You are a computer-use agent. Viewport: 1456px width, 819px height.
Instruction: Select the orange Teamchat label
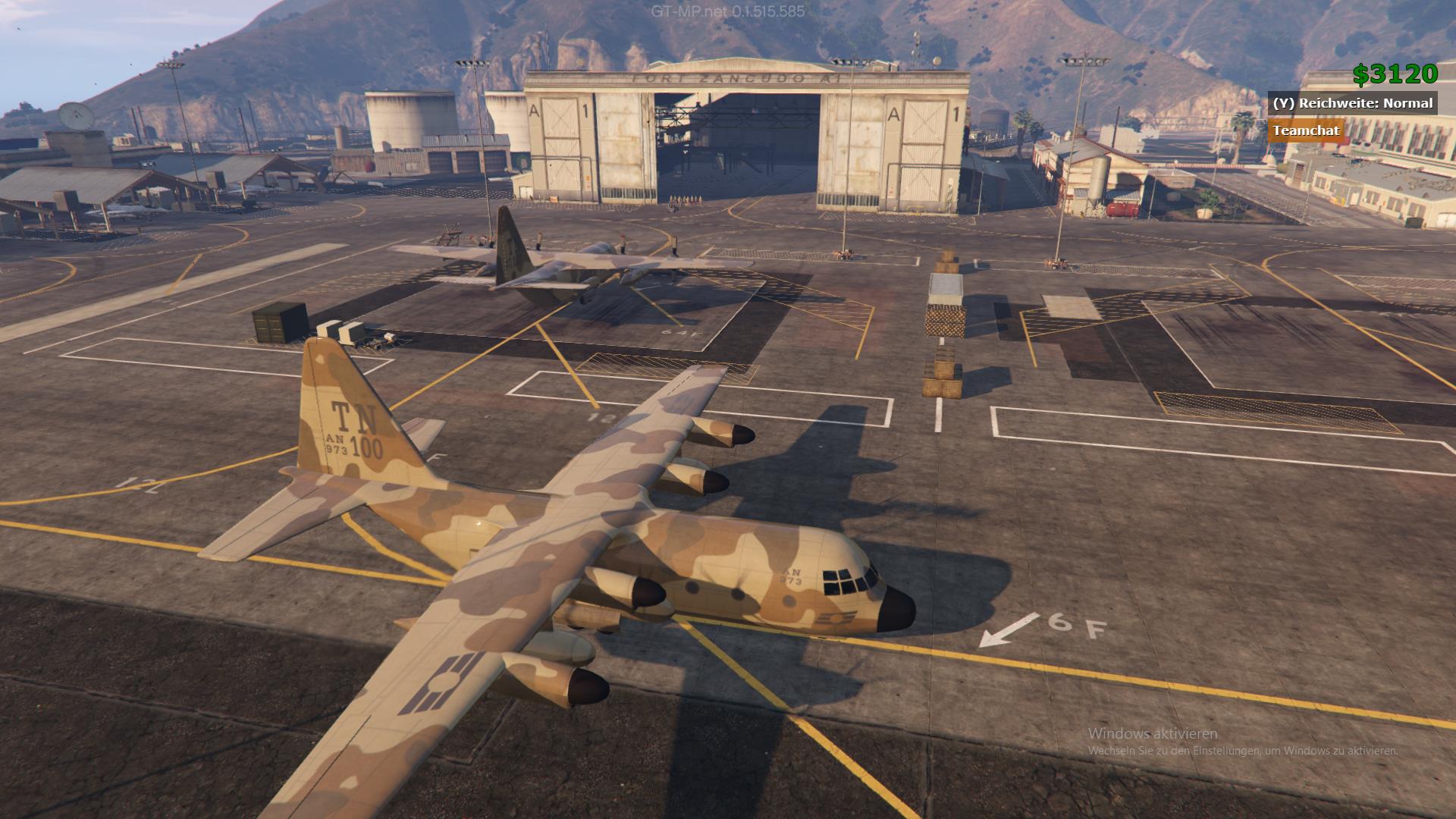pos(1306,130)
